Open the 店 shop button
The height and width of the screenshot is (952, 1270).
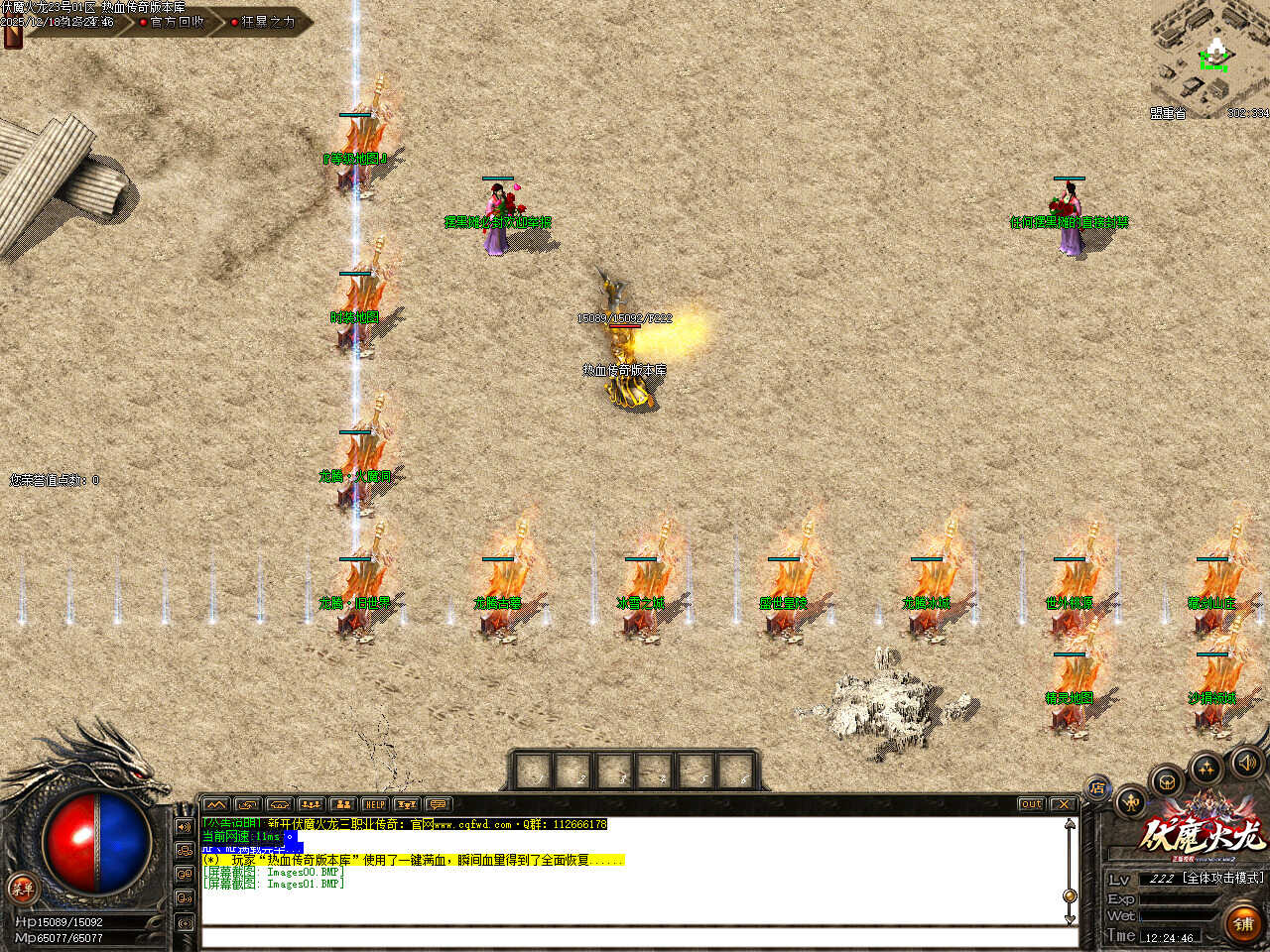pos(1097,789)
